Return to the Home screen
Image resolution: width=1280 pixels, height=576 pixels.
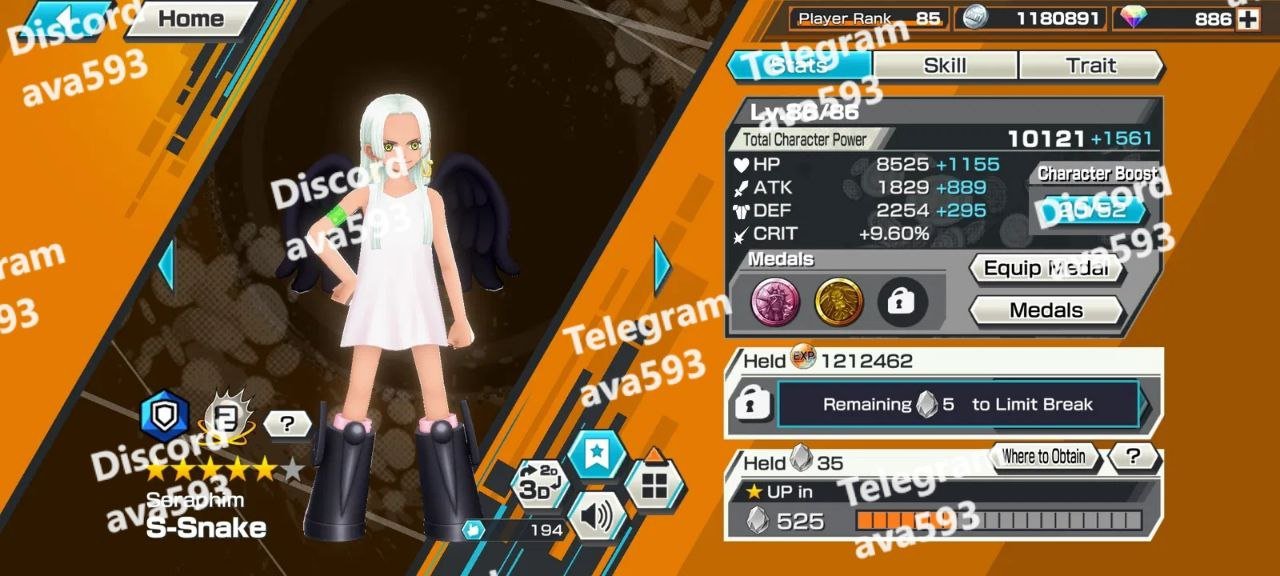(190, 18)
